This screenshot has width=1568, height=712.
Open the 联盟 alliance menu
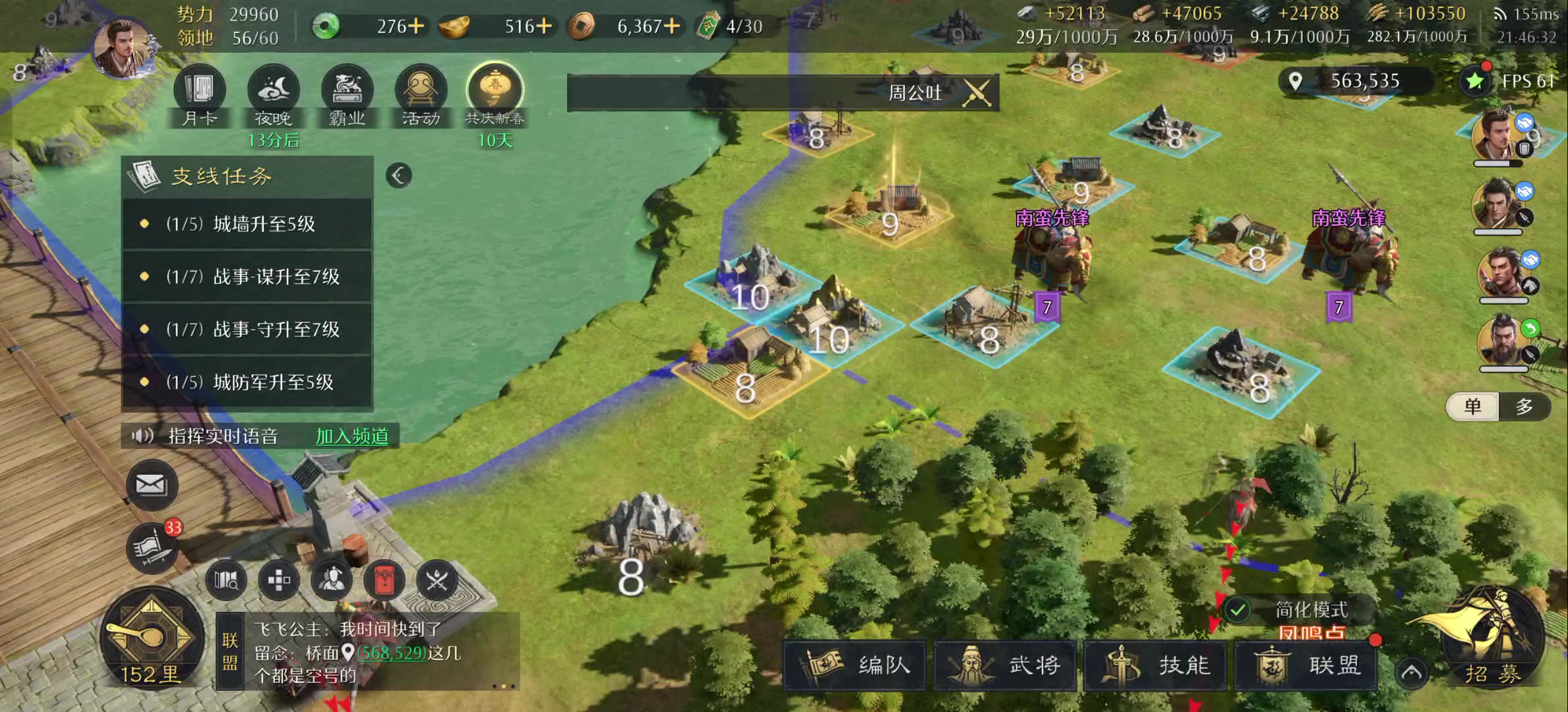coord(1307,665)
